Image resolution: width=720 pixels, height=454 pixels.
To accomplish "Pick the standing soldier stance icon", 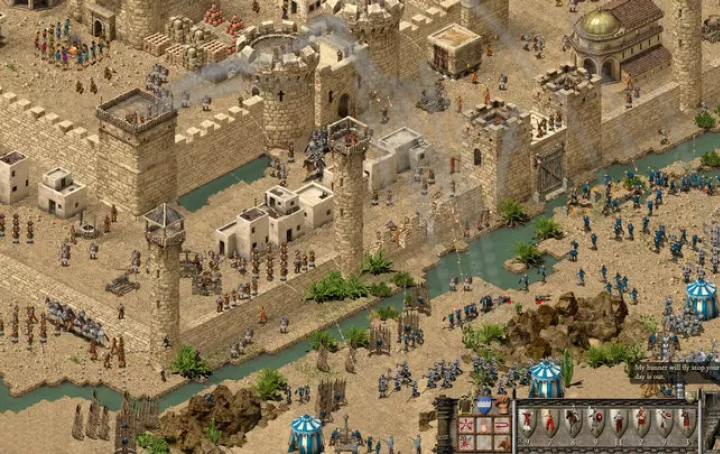I will point(466,405).
